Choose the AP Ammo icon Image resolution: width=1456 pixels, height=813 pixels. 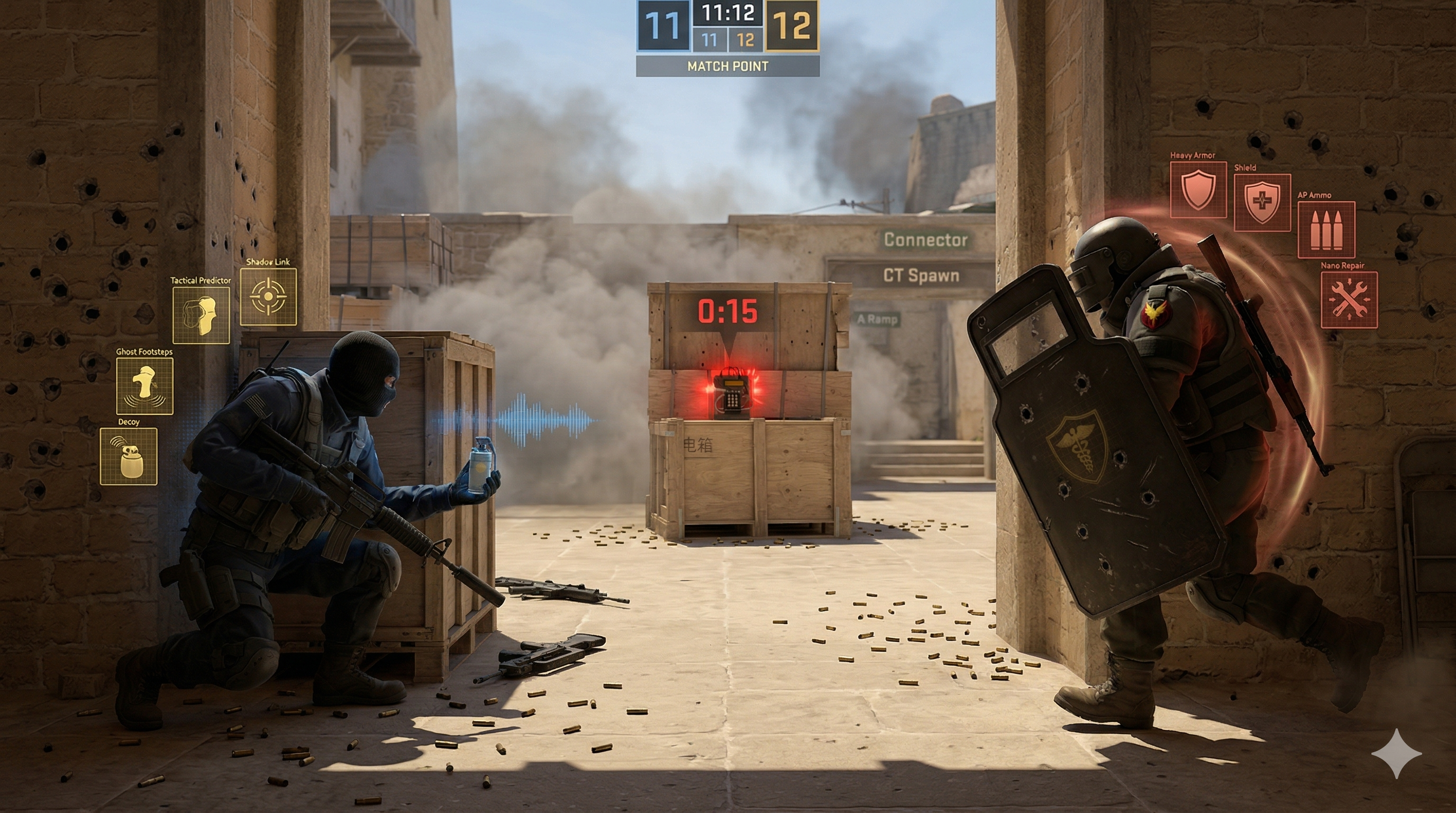point(1325,230)
